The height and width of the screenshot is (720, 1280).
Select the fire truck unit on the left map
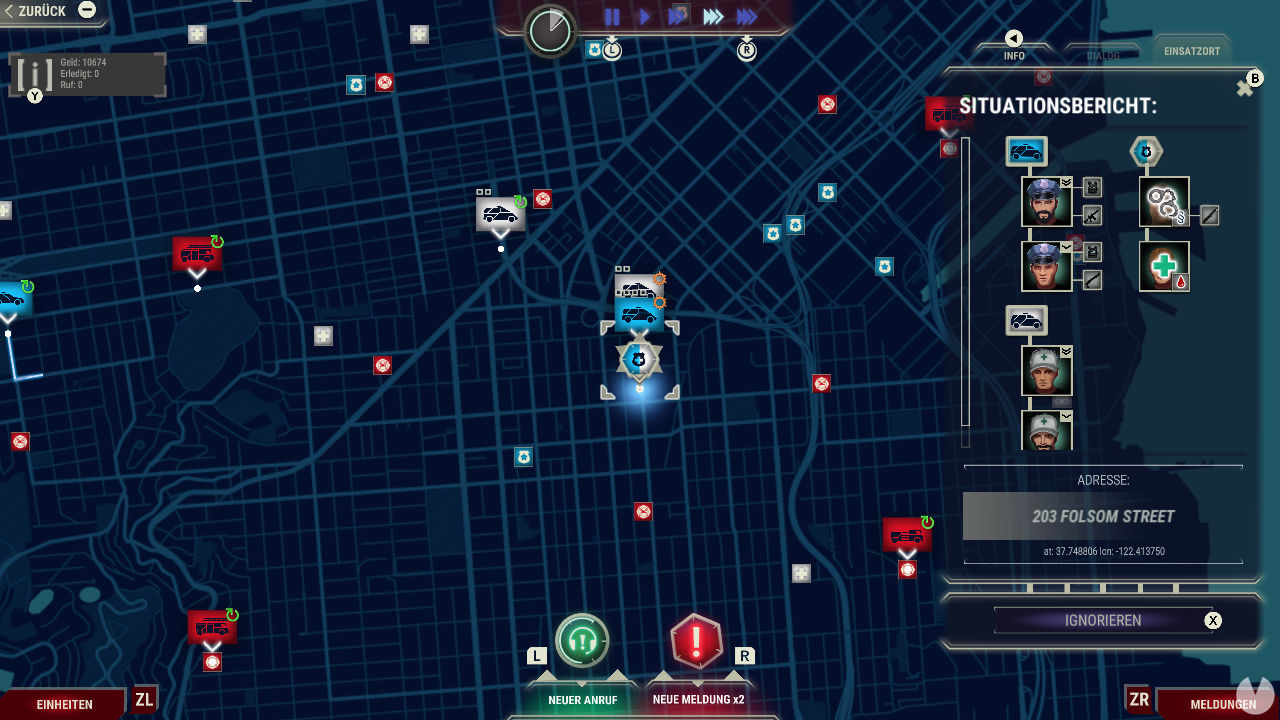coord(197,255)
